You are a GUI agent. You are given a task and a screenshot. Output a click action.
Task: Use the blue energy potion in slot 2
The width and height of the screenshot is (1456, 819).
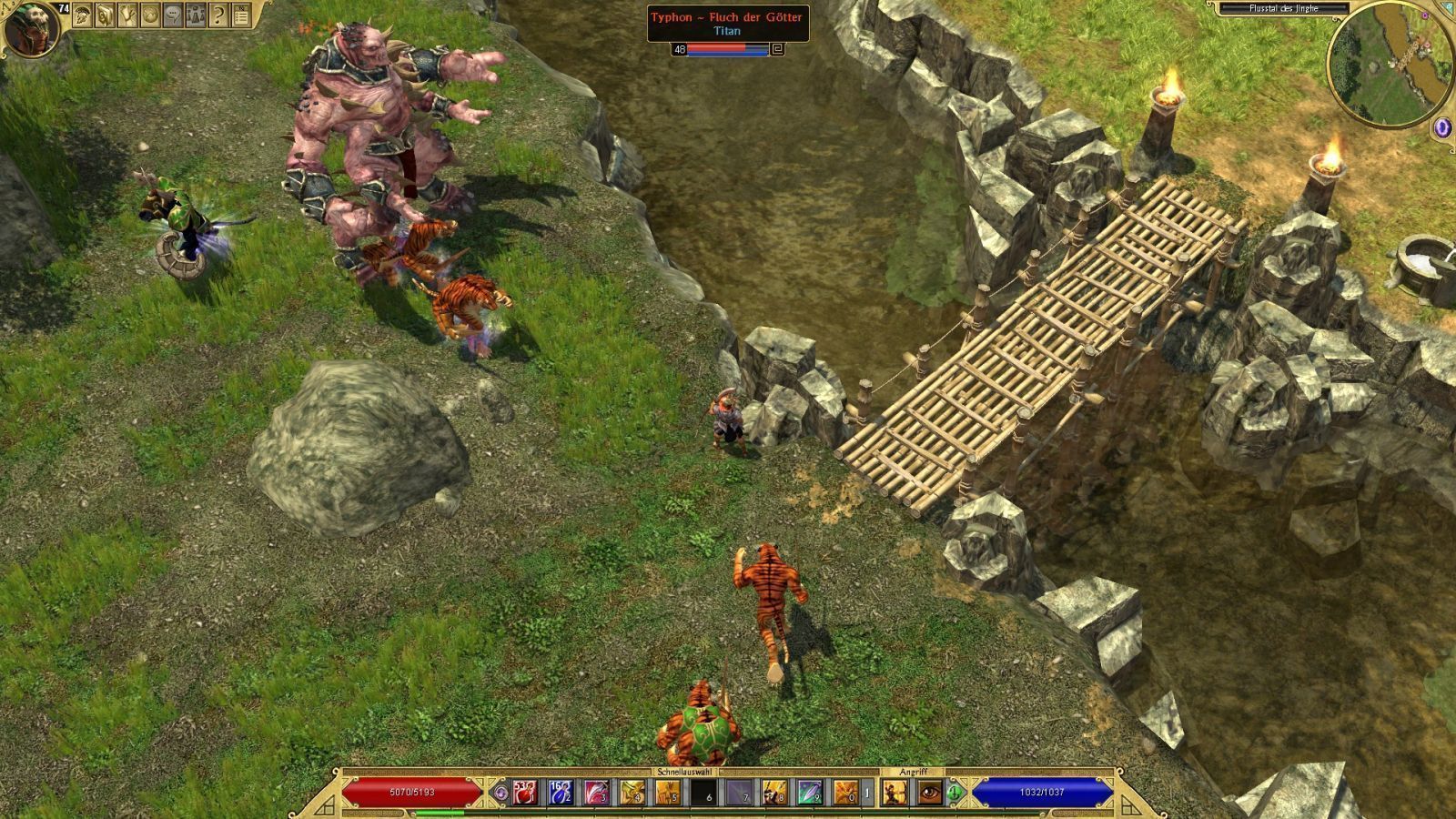(561, 793)
